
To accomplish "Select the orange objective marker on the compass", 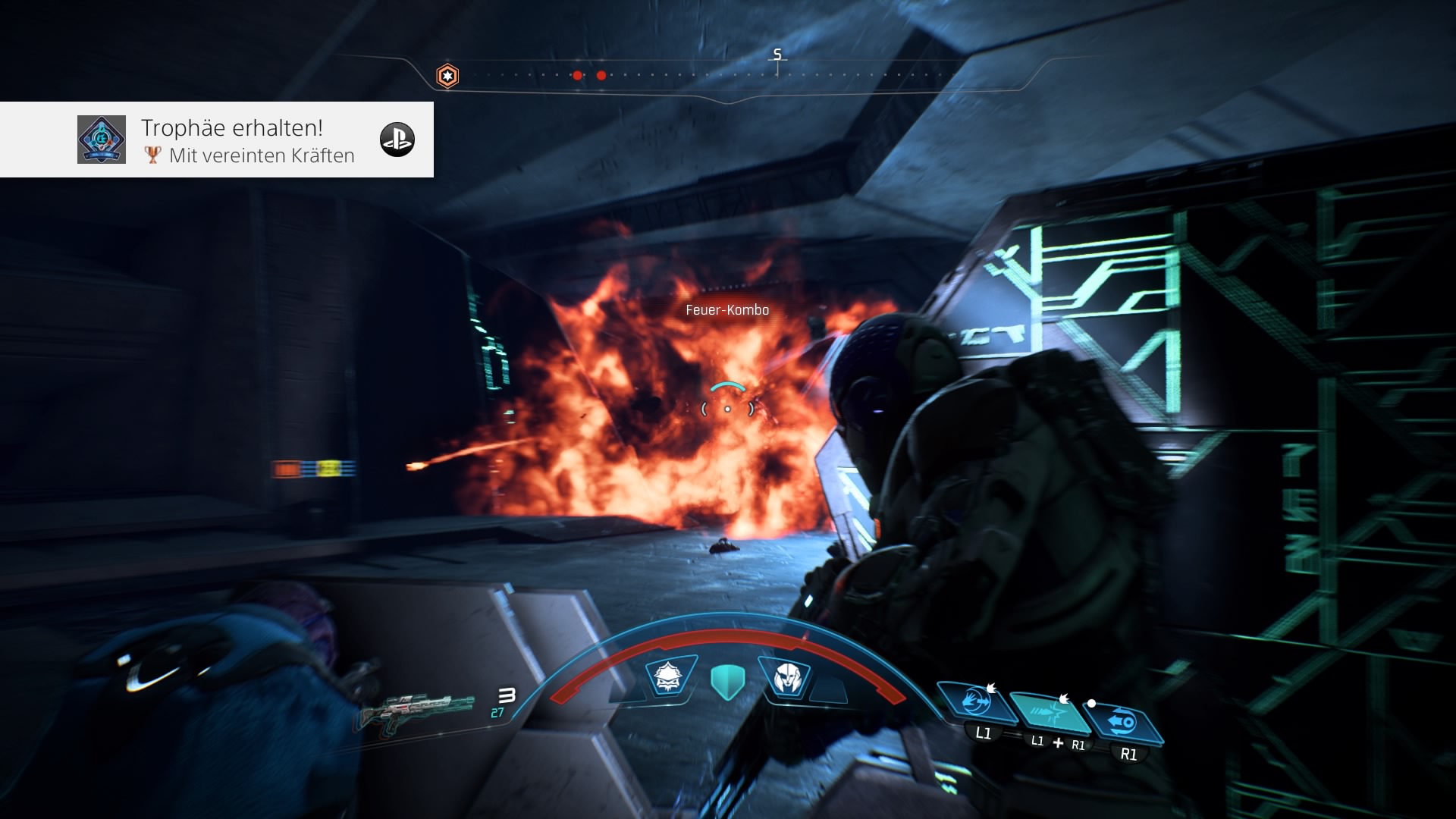I will [x=447, y=76].
